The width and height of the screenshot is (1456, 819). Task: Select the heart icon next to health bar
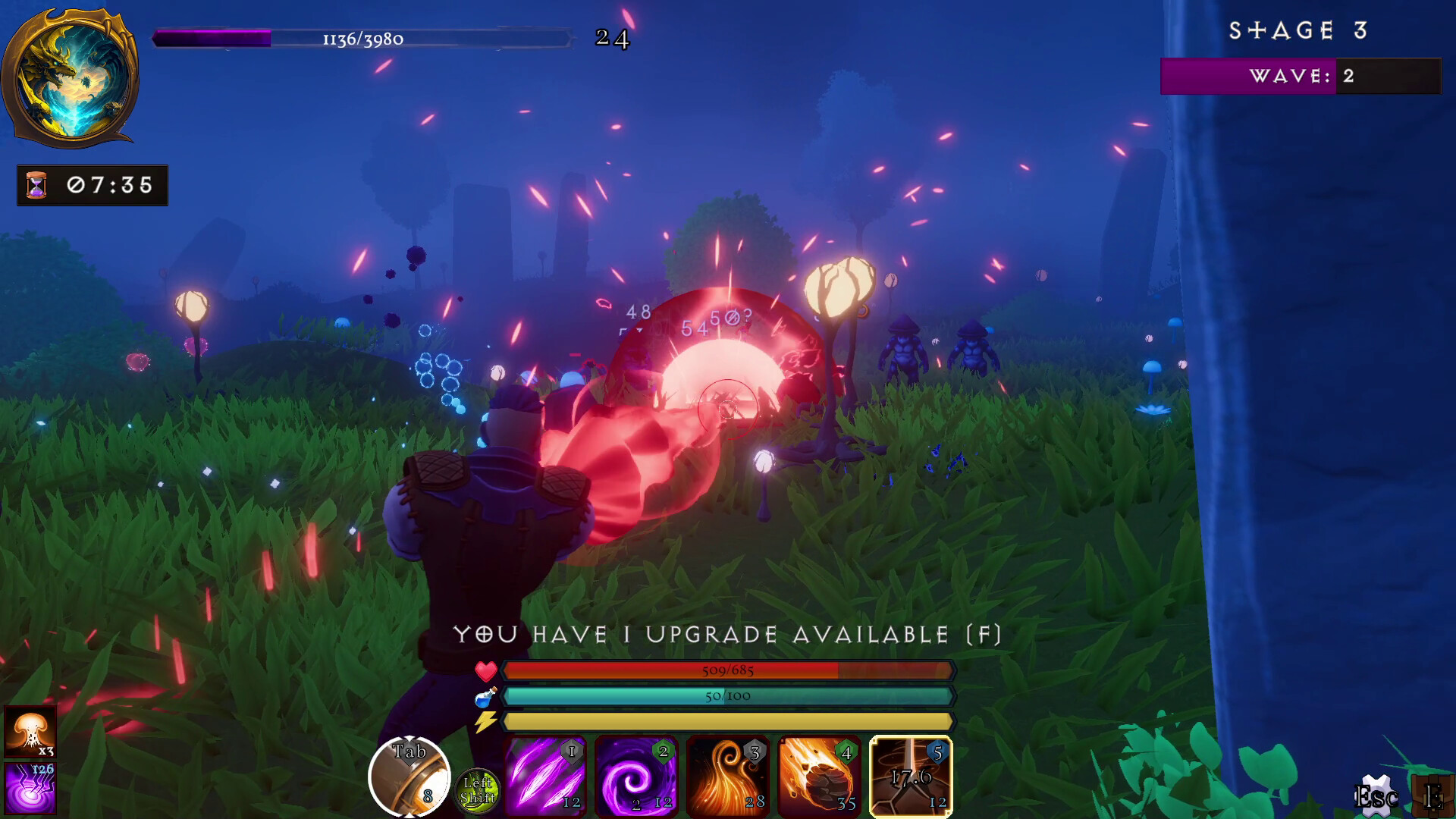(x=486, y=672)
